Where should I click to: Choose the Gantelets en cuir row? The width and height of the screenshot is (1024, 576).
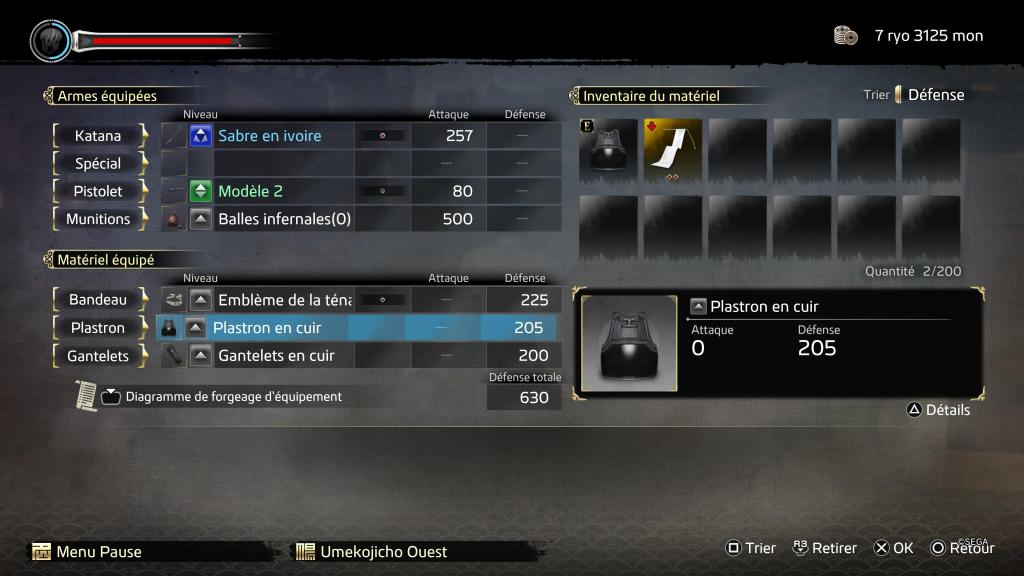pos(276,355)
